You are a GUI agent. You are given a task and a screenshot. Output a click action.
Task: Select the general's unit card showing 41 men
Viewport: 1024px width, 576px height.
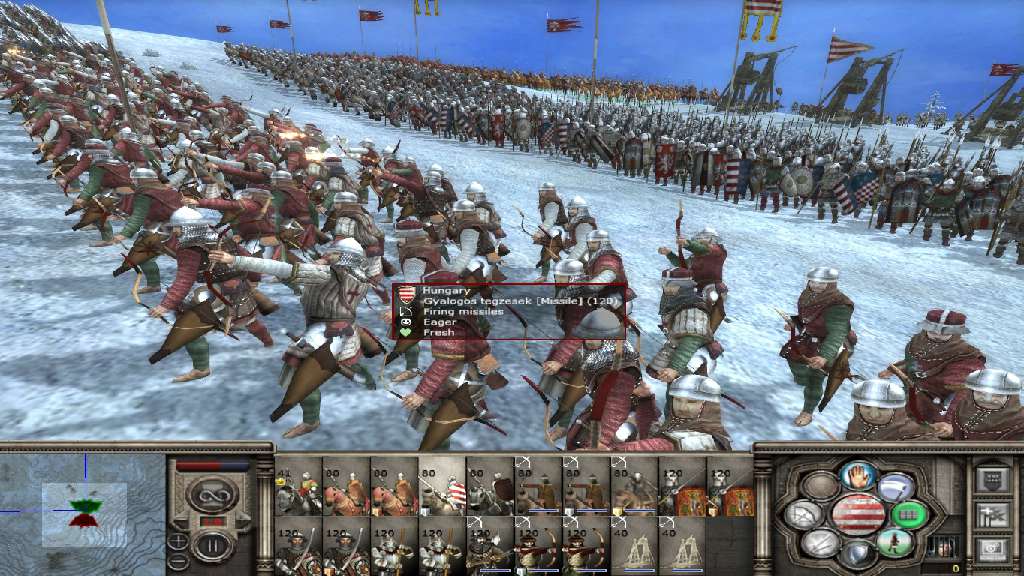(x=298, y=487)
